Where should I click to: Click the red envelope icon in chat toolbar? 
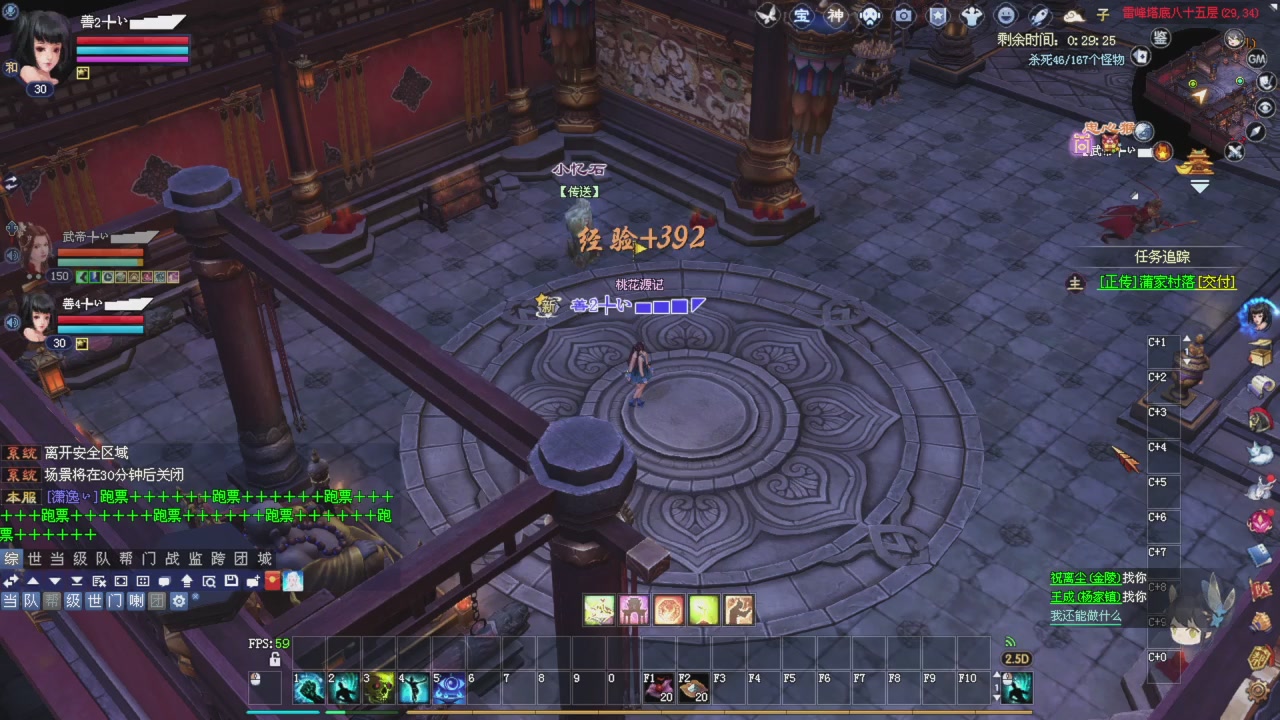coord(274,580)
